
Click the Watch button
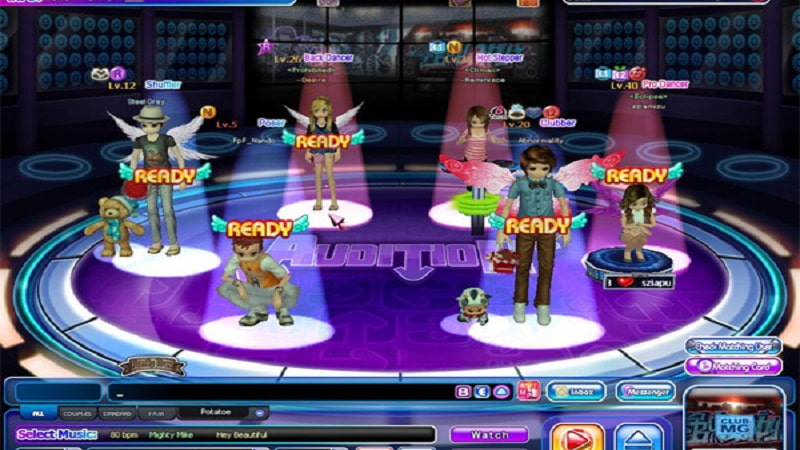pyautogui.click(x=488, y=435)
